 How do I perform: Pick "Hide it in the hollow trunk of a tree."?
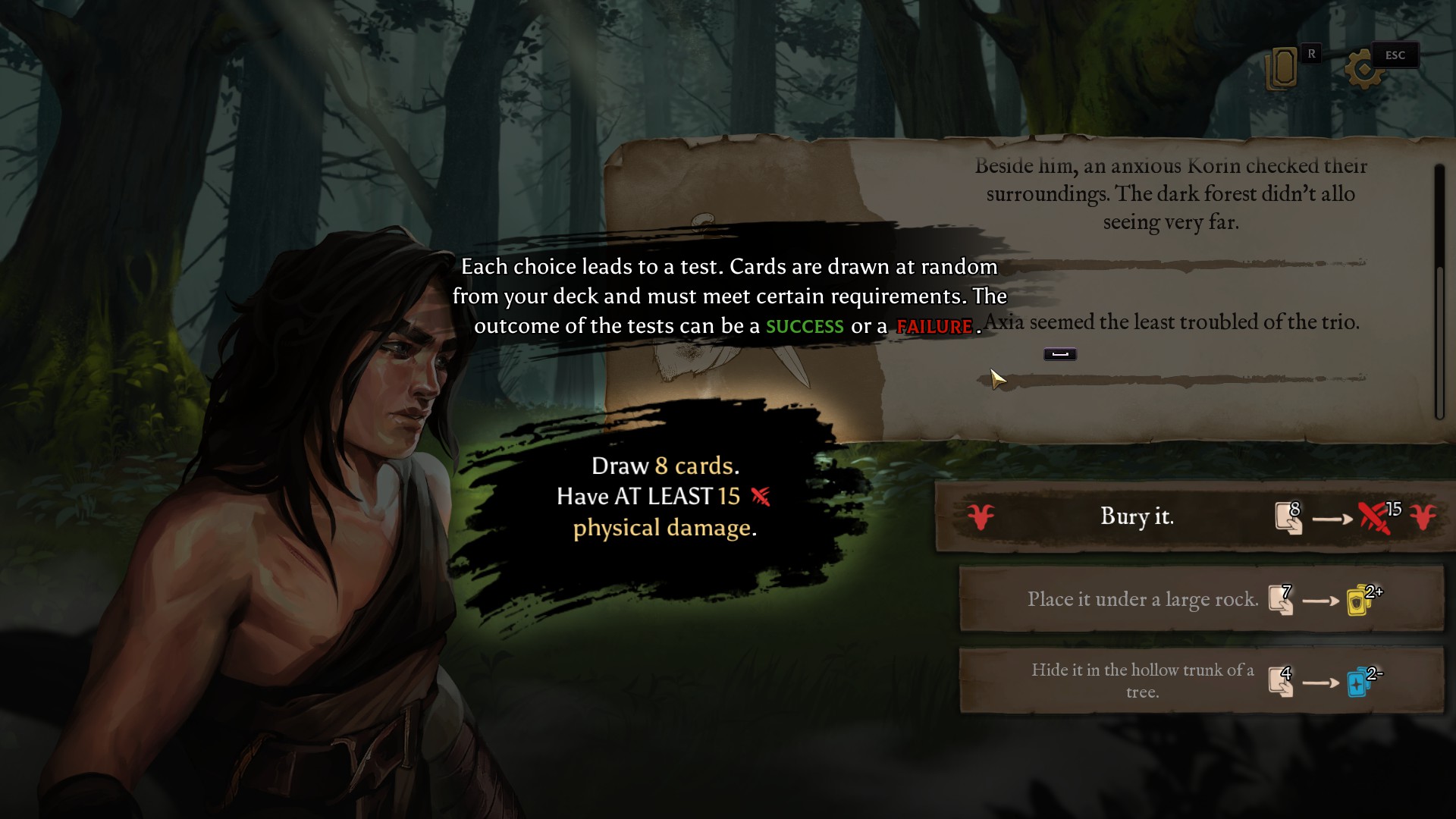pyautogui.click(x=1142, y=680)
